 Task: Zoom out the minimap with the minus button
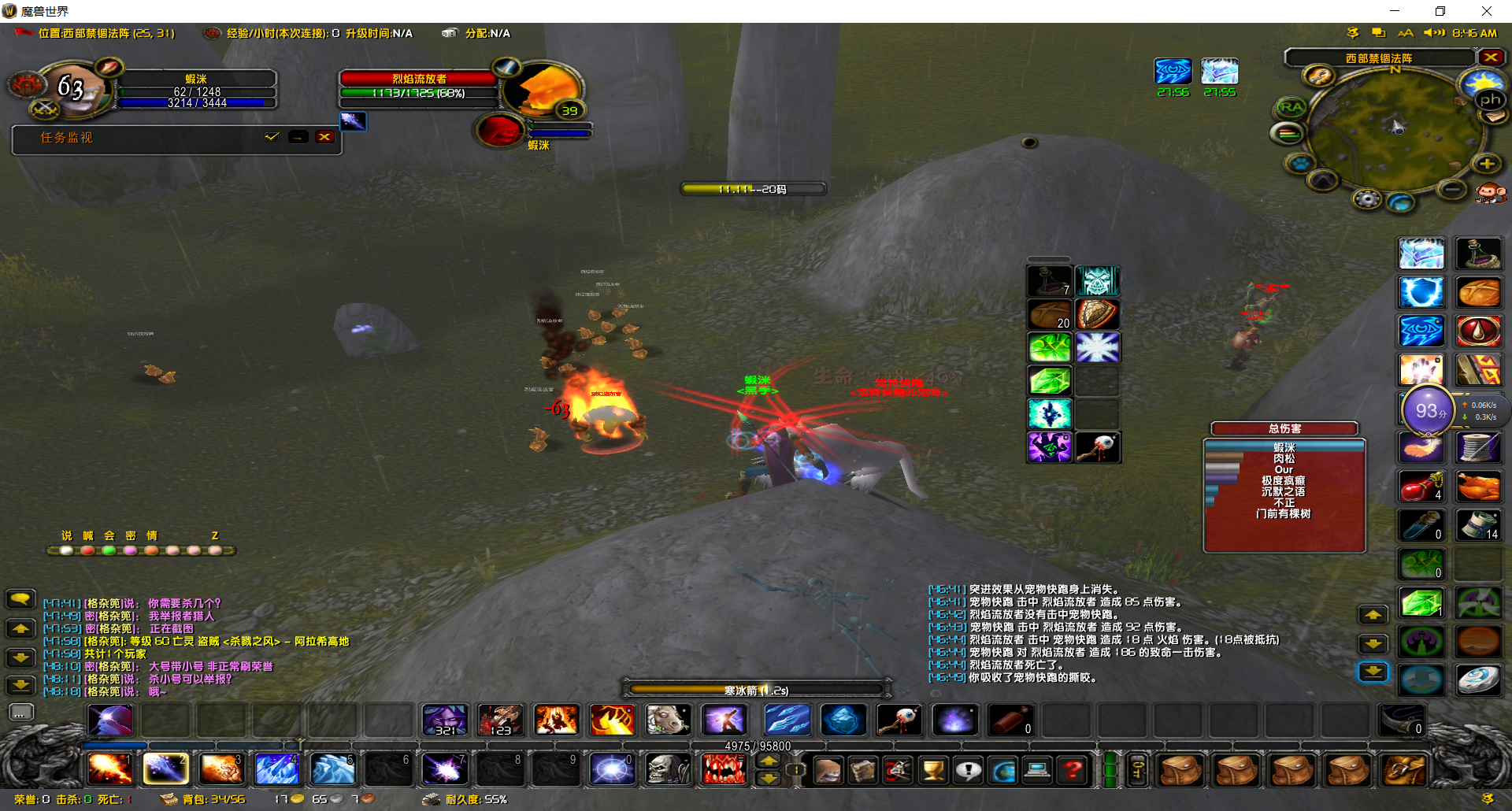click(x=1451, y=189)
